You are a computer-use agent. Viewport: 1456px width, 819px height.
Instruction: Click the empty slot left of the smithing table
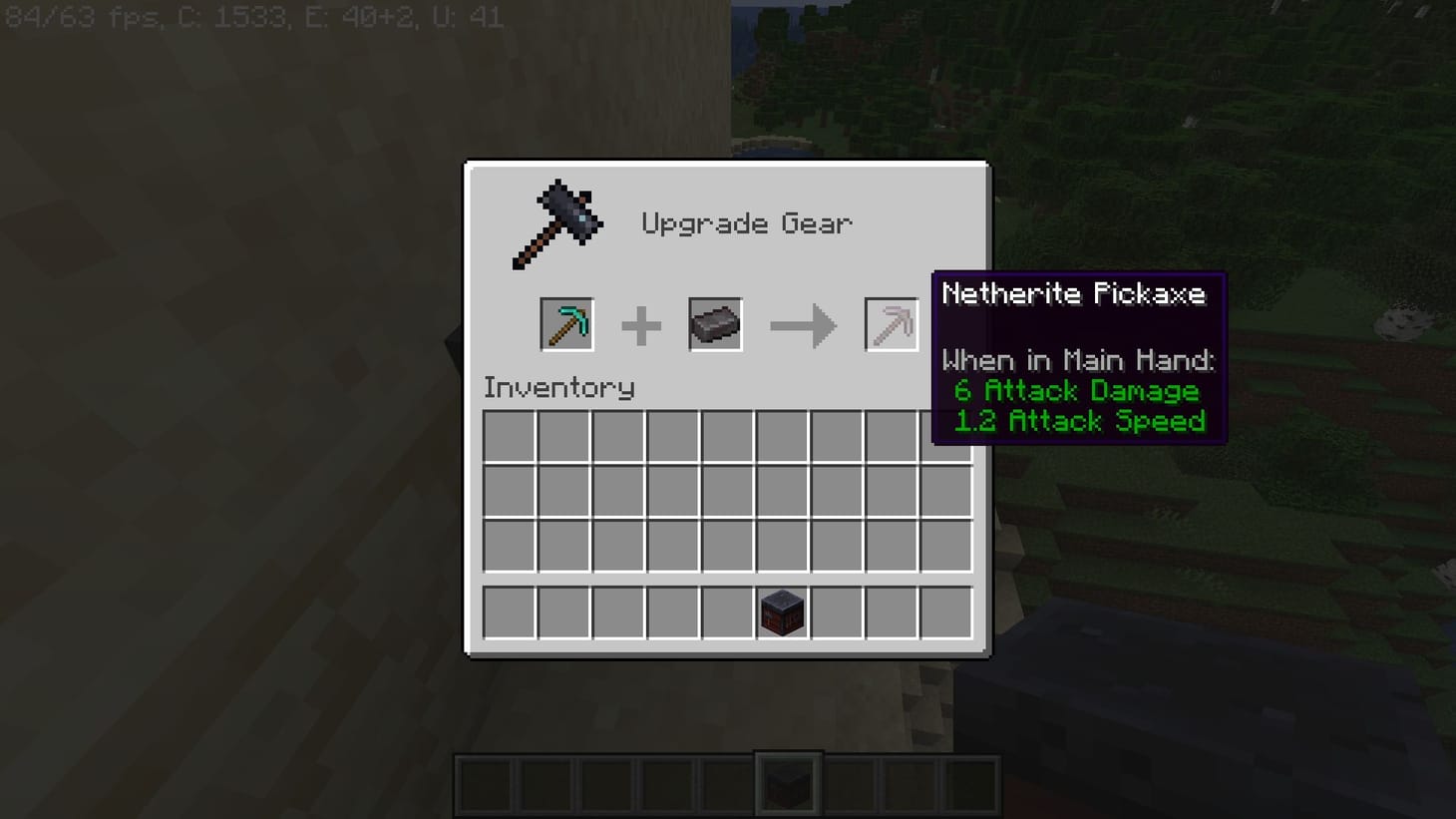pyautogui.click(x=728, y=613)
